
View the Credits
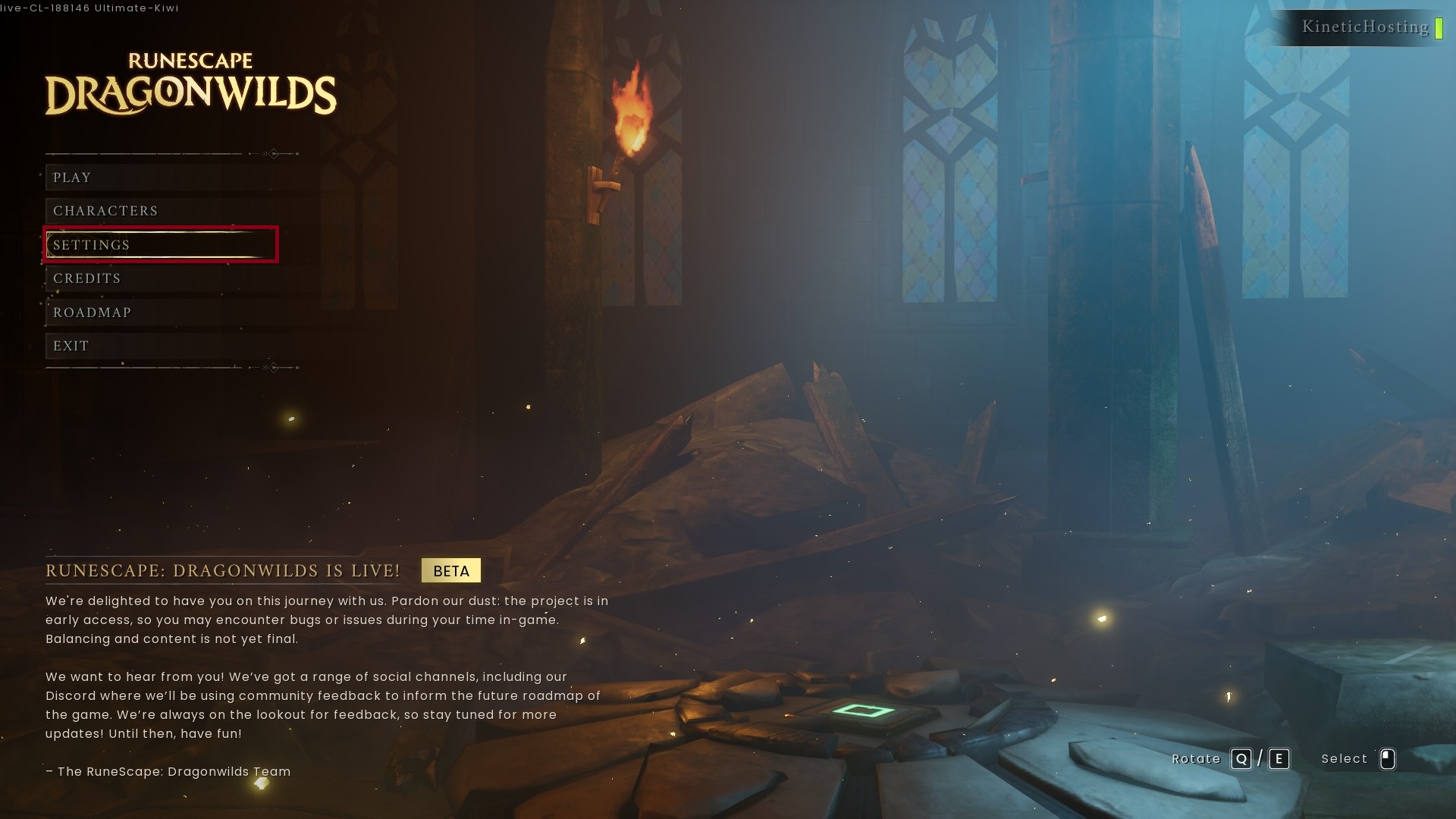87,278
